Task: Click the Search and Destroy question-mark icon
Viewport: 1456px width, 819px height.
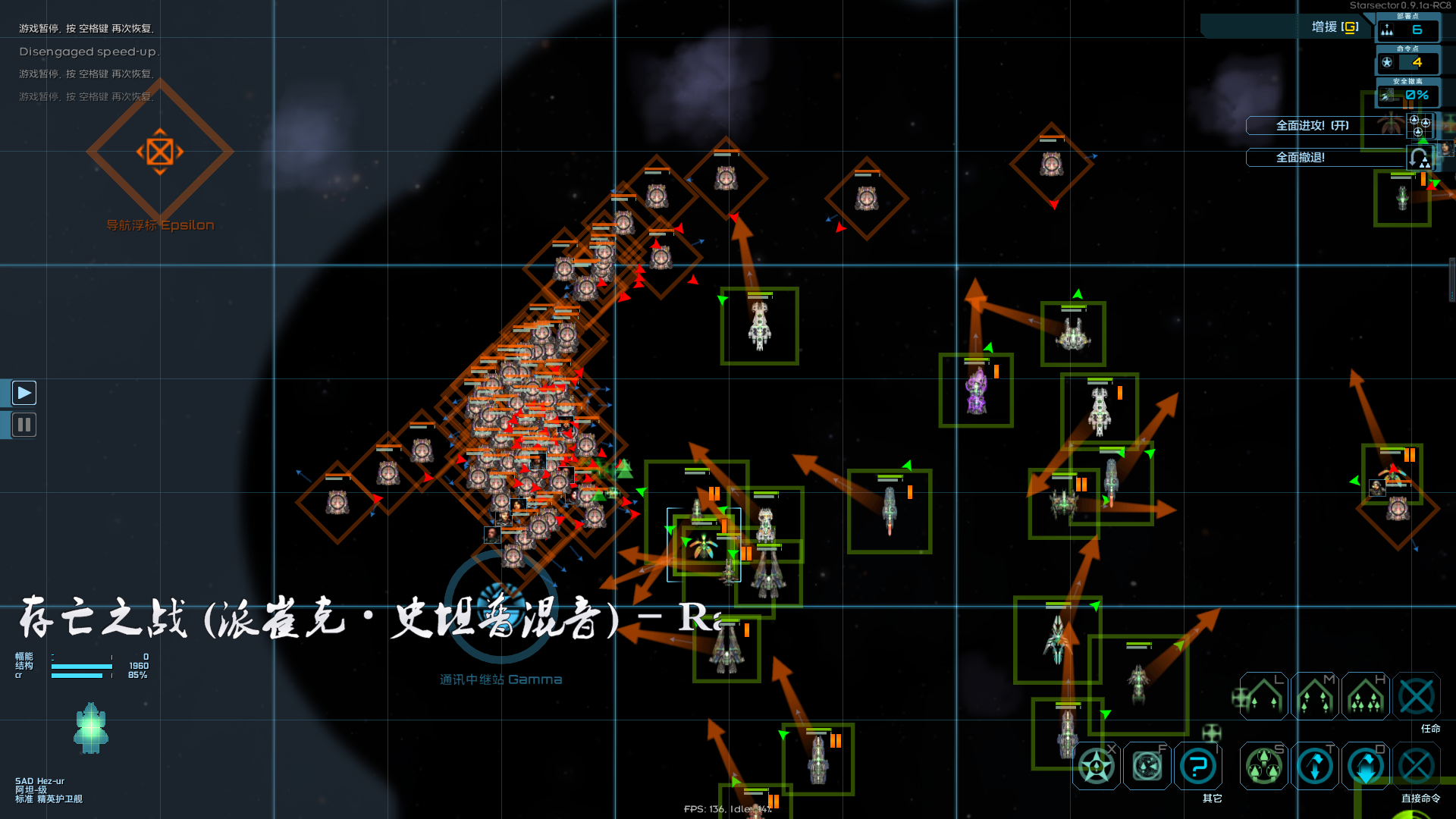Action: (1198, 766)
